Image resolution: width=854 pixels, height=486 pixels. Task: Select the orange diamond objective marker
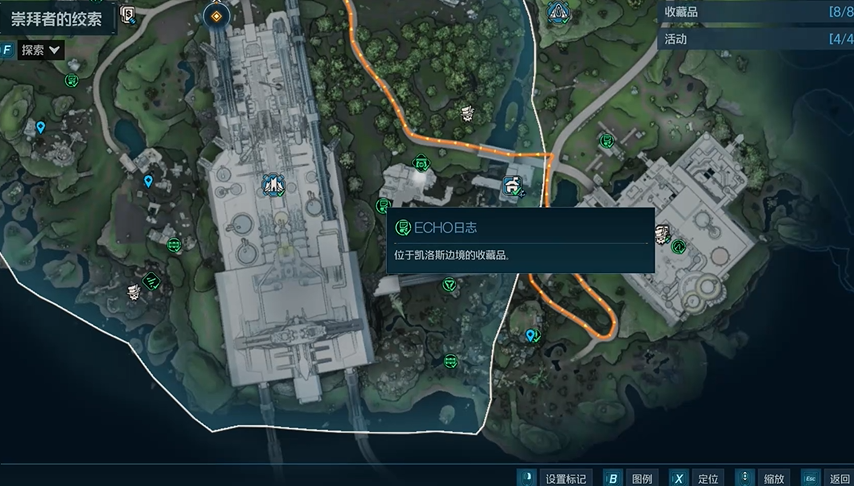[x=215, y=15]
